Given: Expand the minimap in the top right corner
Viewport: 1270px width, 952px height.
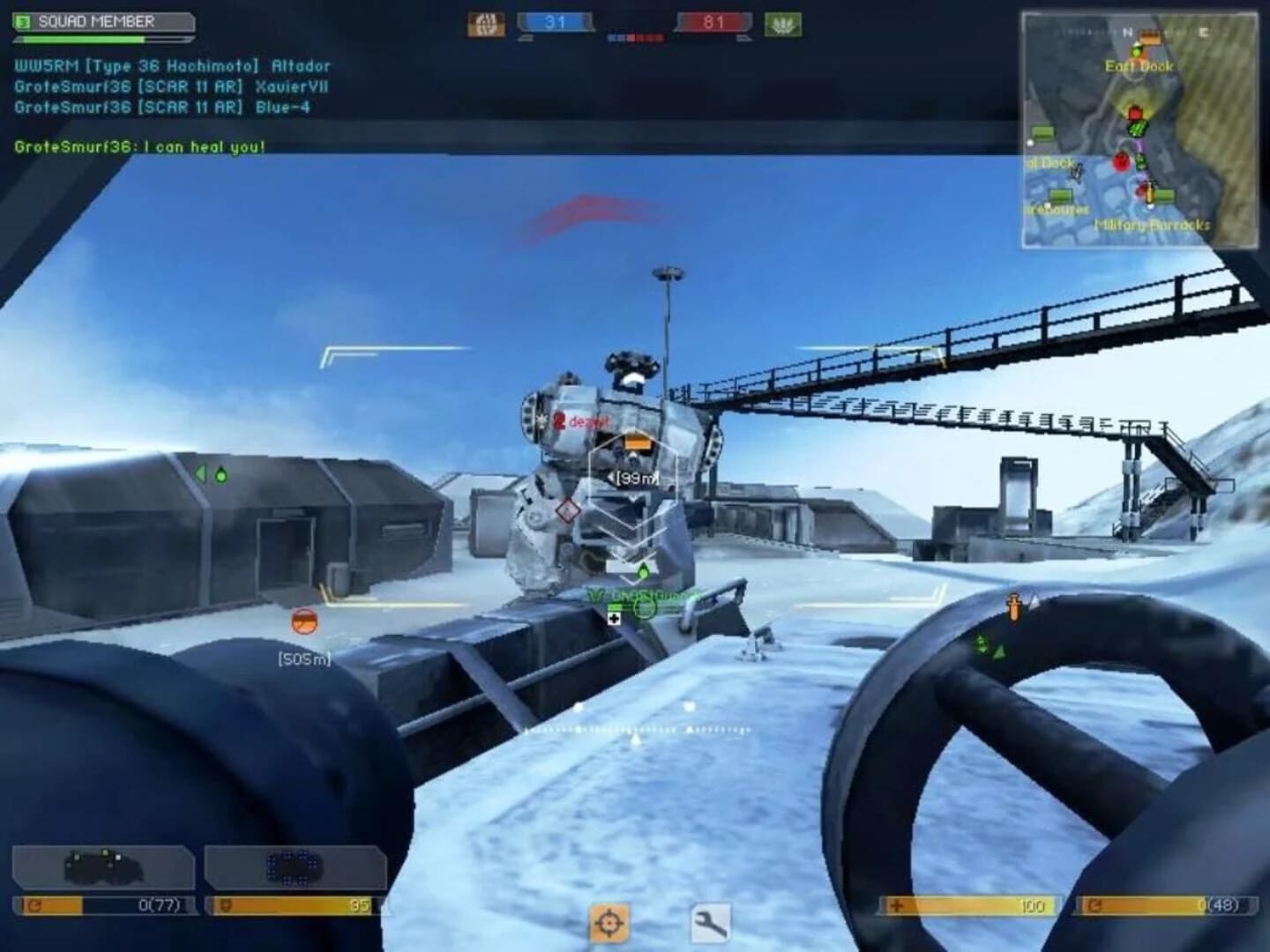Looking at the screenshot, I should click(1138, 128).
